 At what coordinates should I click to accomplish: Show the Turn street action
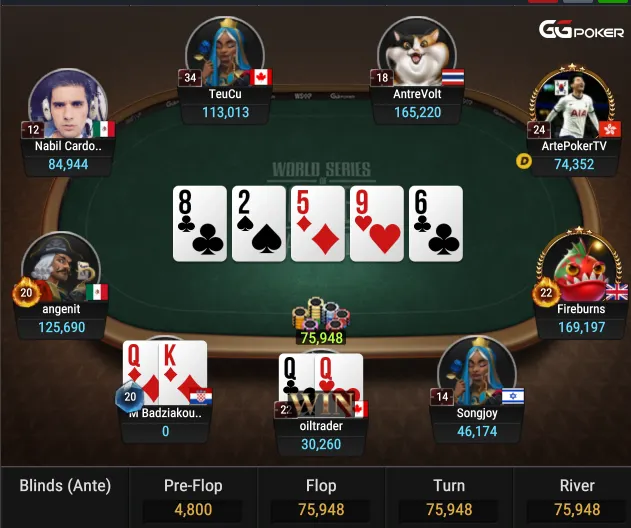tap(449, 497)
